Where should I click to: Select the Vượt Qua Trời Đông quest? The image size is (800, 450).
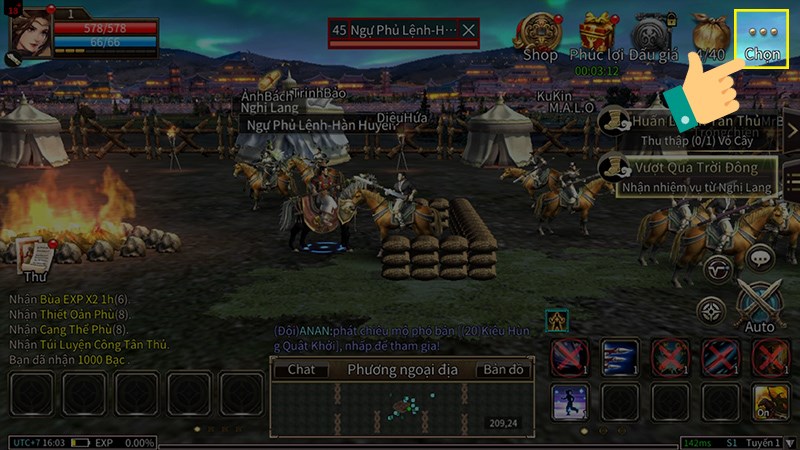690,176
